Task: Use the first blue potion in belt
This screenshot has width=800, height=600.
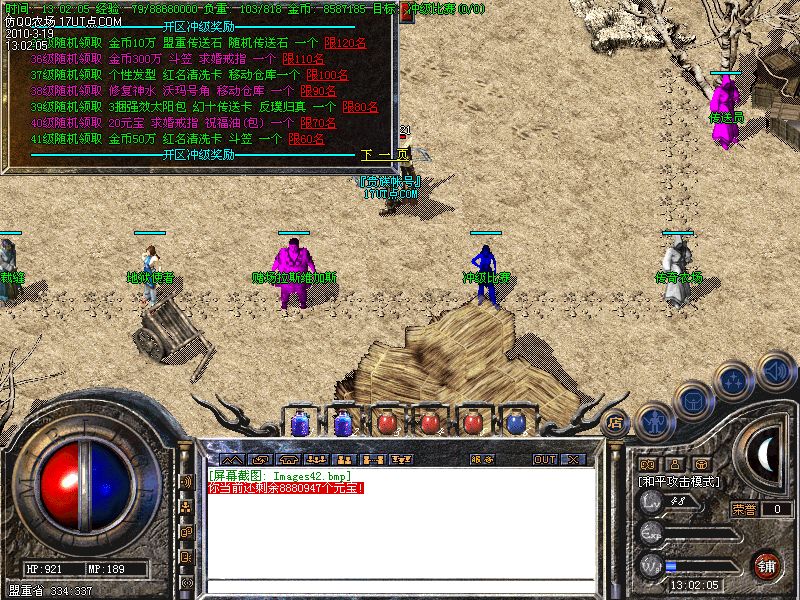Action: click(x=300, y=423)
